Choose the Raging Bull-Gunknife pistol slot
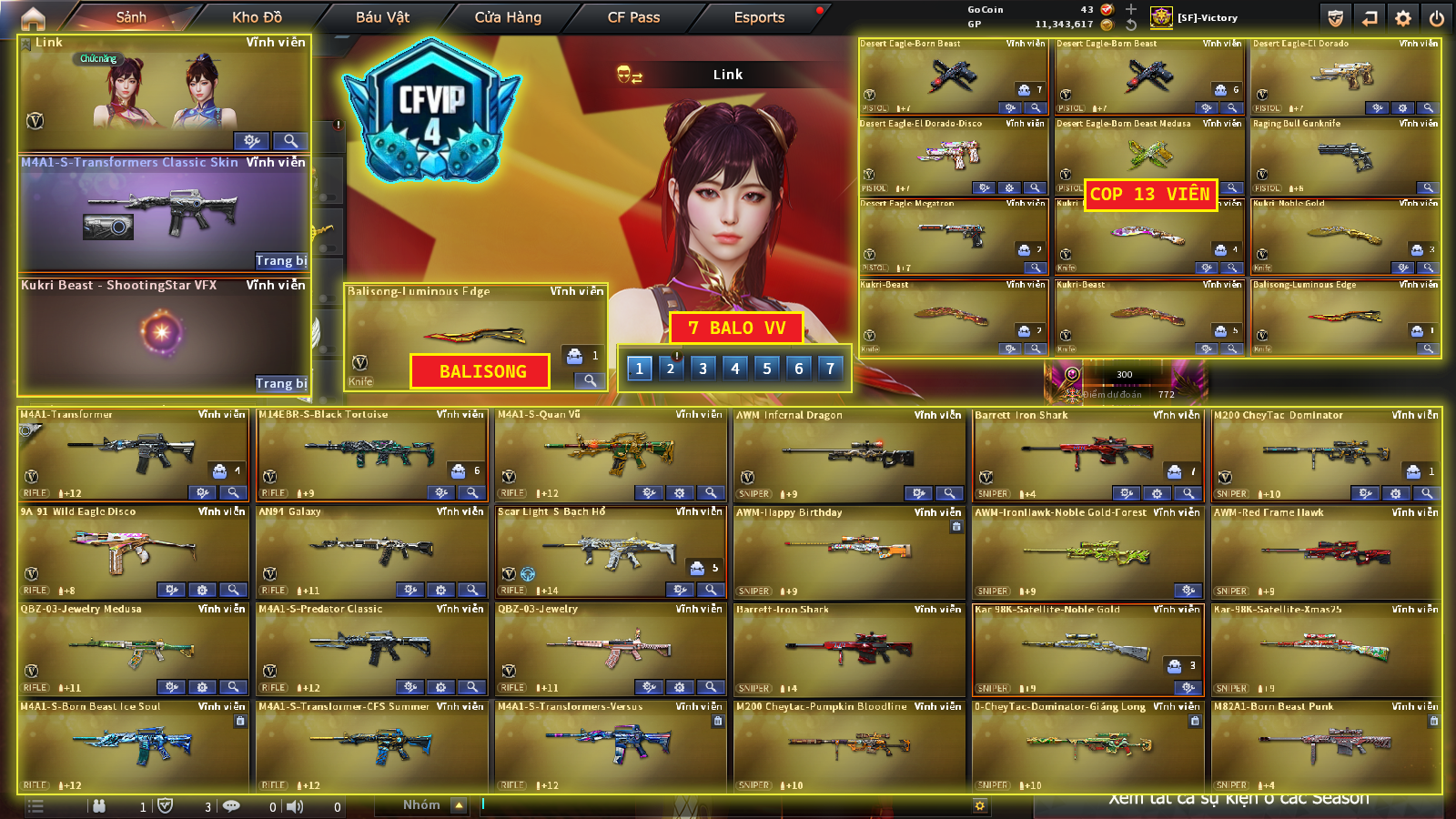The width and height of the screenshot is (1456, 819). (x=1345, y=157)
